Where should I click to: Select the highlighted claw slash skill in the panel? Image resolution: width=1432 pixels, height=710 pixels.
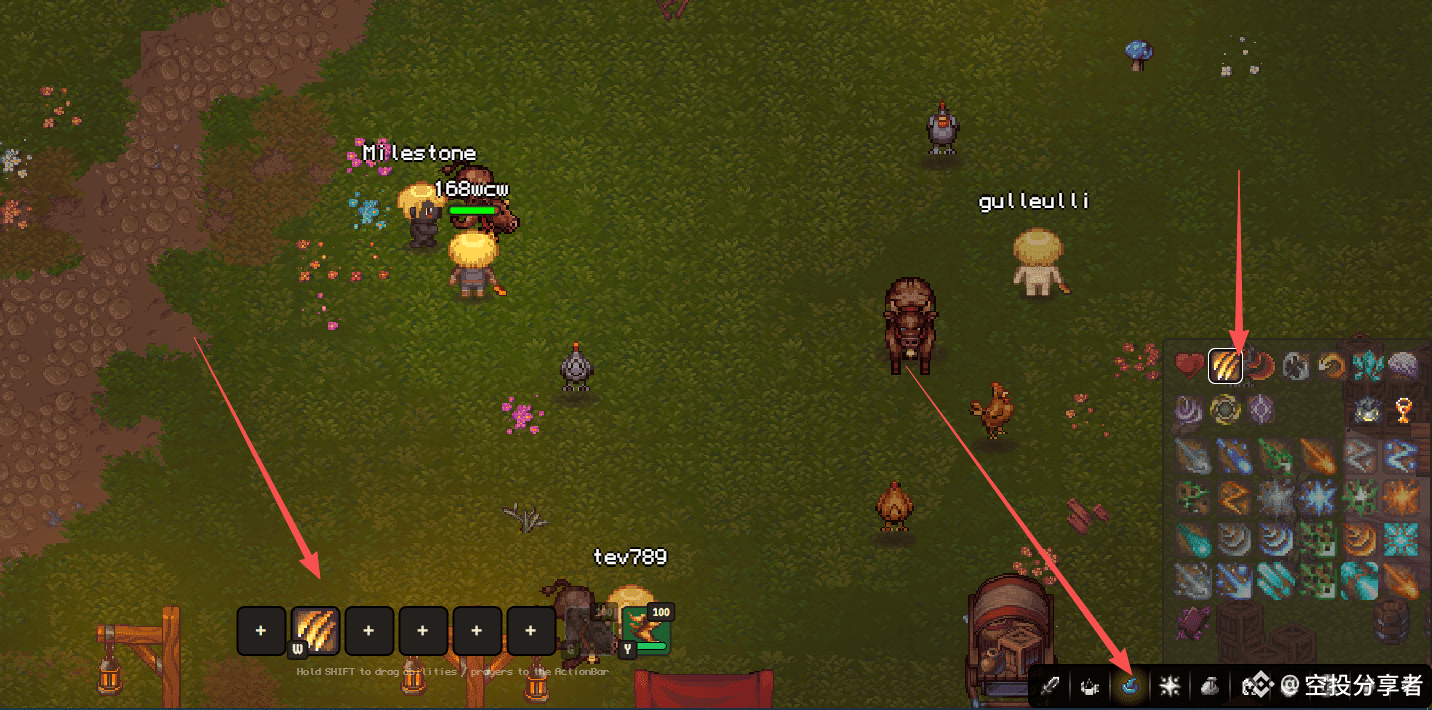pos(1225,366)
